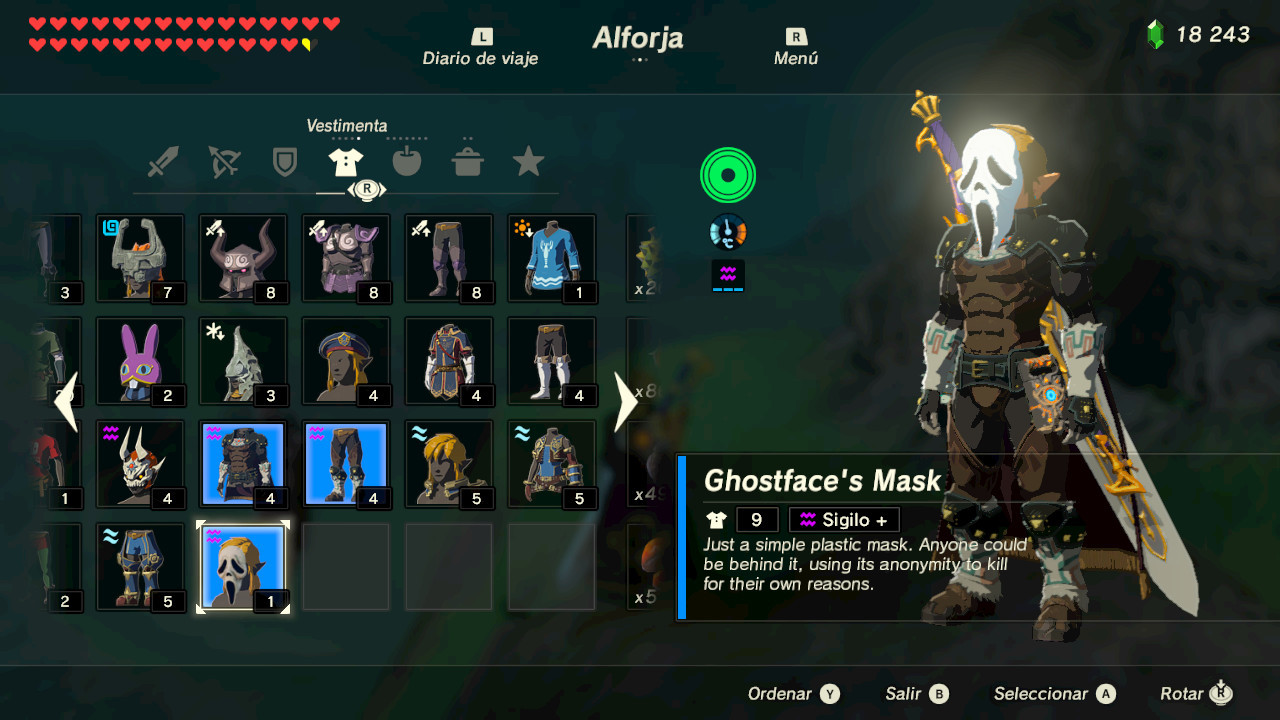Select the bow inventory icon
1280x720 pixels.
click(223, 160)
